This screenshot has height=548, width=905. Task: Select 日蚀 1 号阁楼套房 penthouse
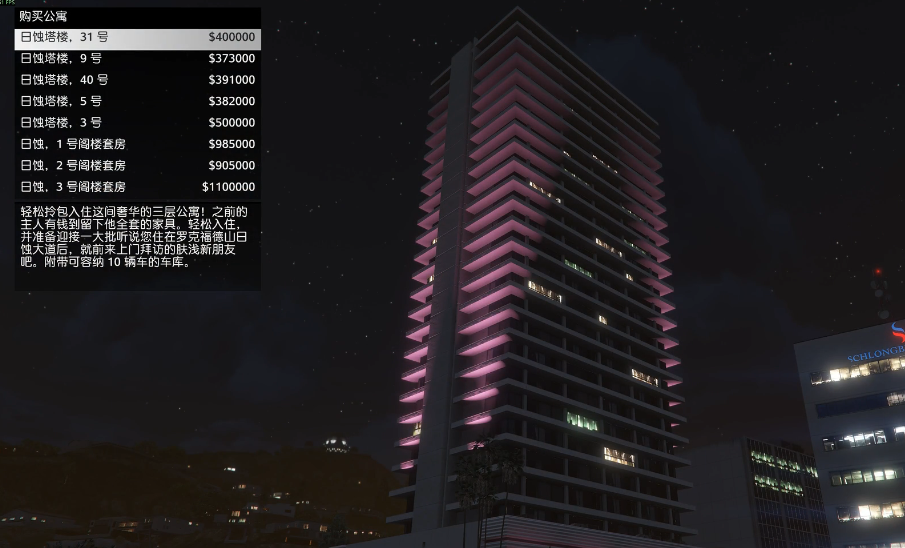137,144
